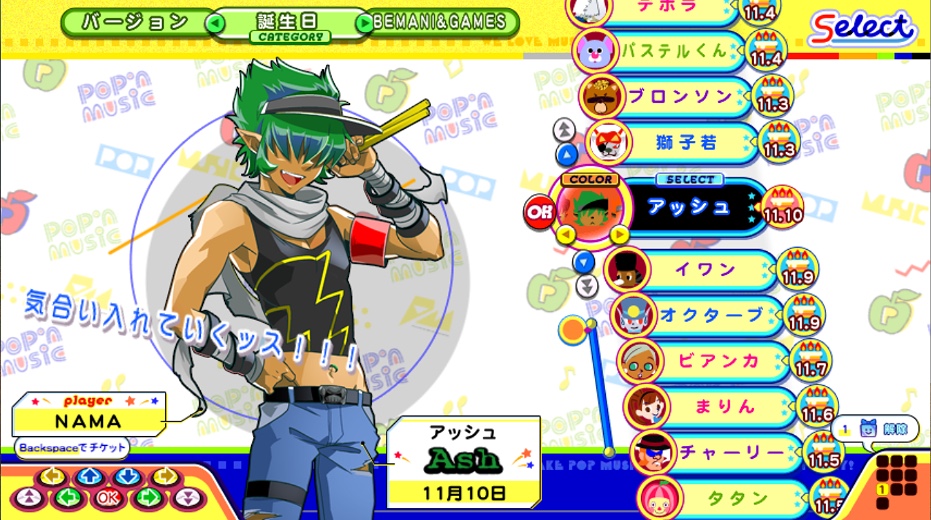Click the left arrow beside the 誕生日 category
The height and width of the screenshot is (520, 931).
pos(214,22)
